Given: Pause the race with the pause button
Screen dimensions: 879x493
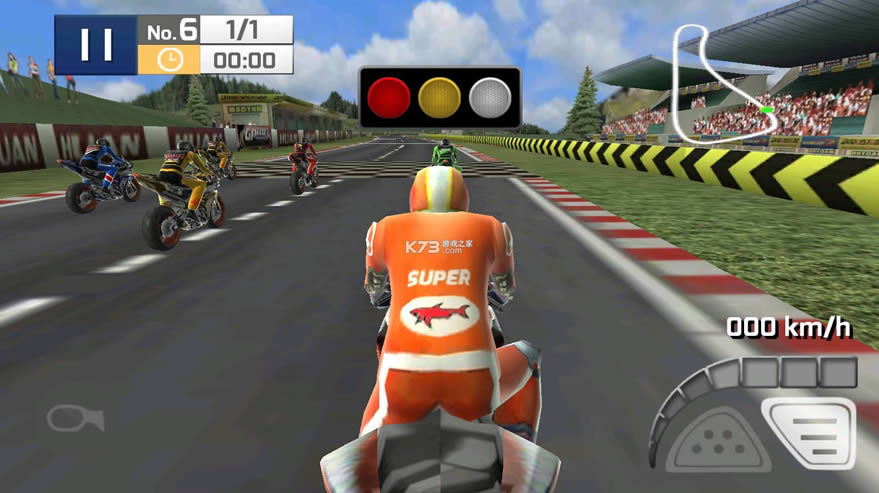Looking at the screenshot, I should pos(95,45).
